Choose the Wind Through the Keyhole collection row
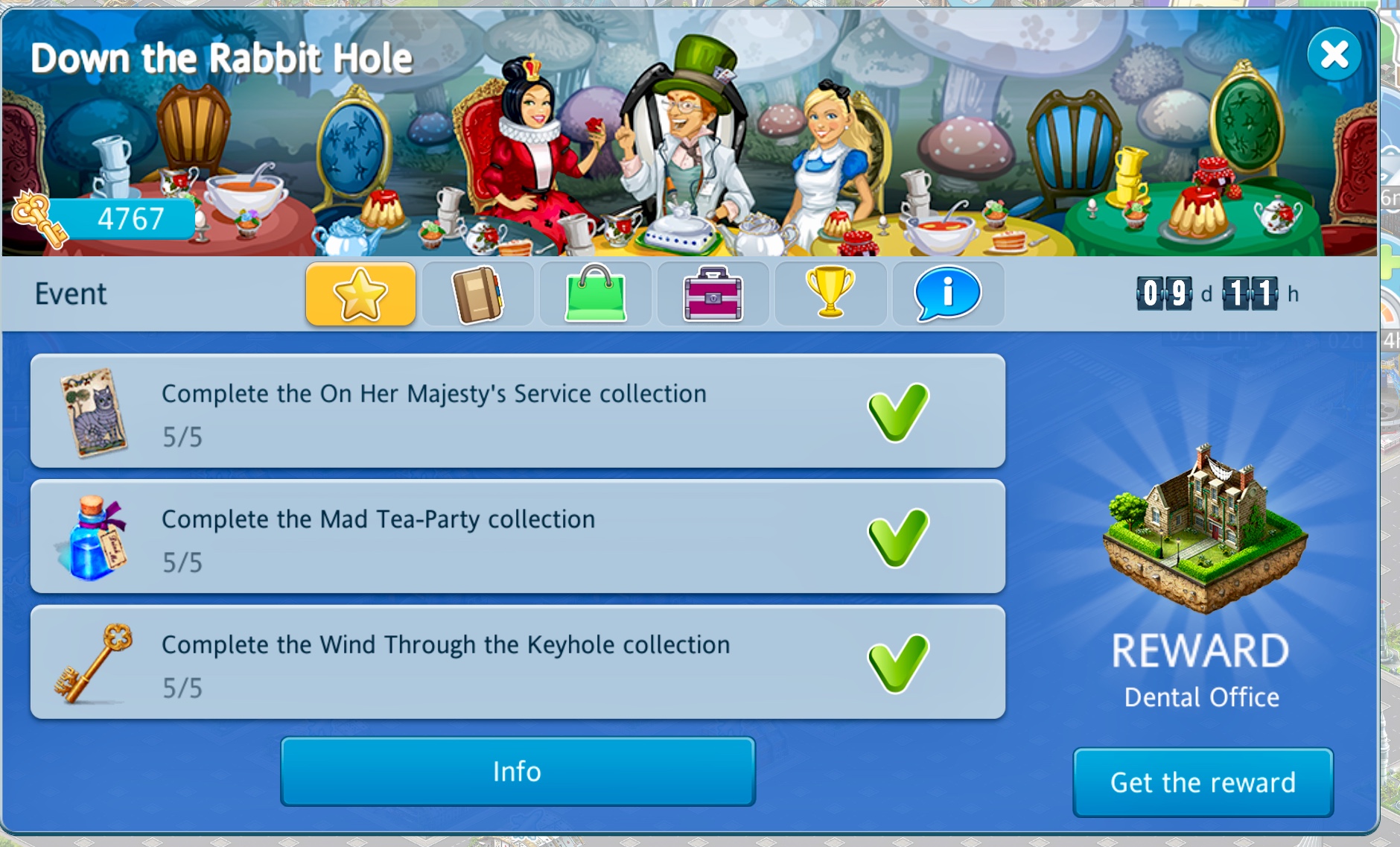The image size is (1400, 847). coord(518,663)
